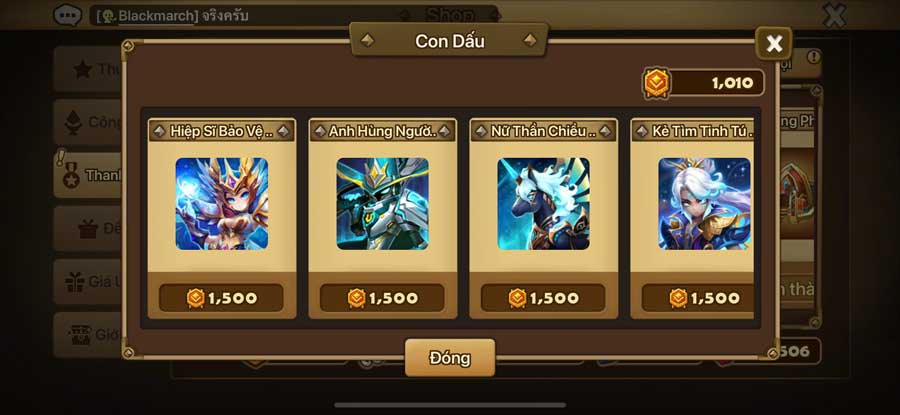Close the Shop screen behind the popup
This screenshot has height=415, width=900.
point(834,15)
